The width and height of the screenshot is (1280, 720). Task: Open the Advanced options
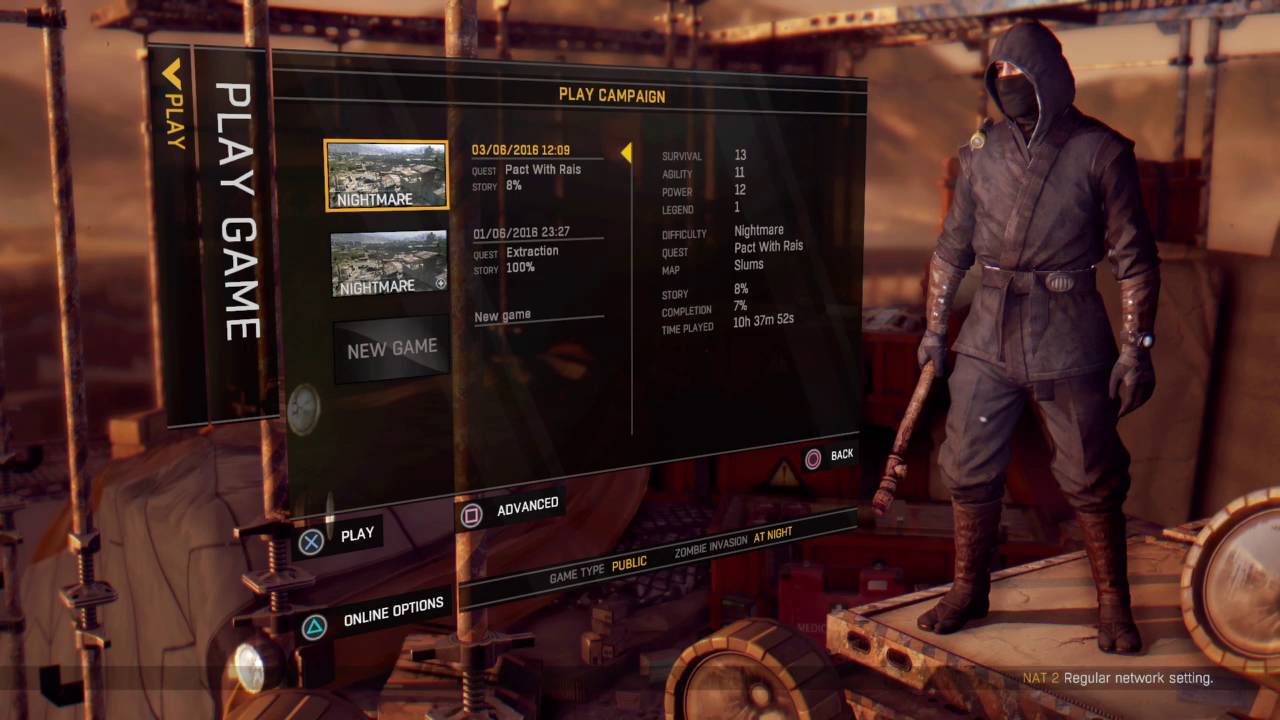pos(527,506)
